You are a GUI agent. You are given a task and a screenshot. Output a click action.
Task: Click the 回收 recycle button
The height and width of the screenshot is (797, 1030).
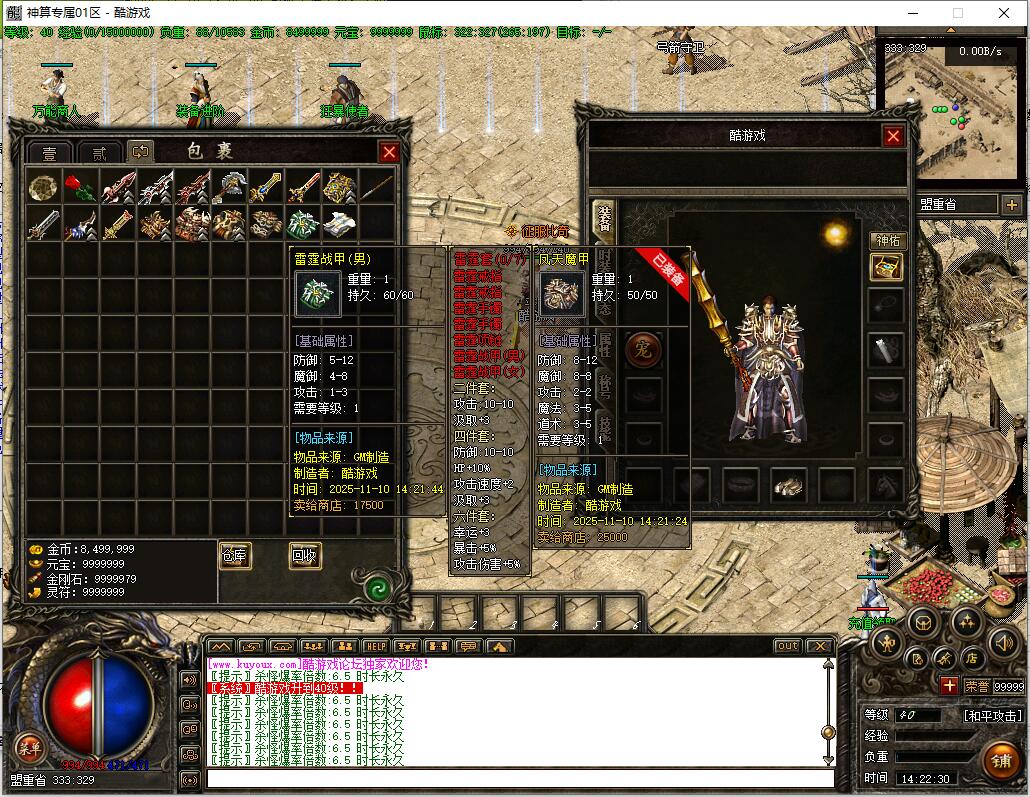pyautogui.click(x=305, y=556)
